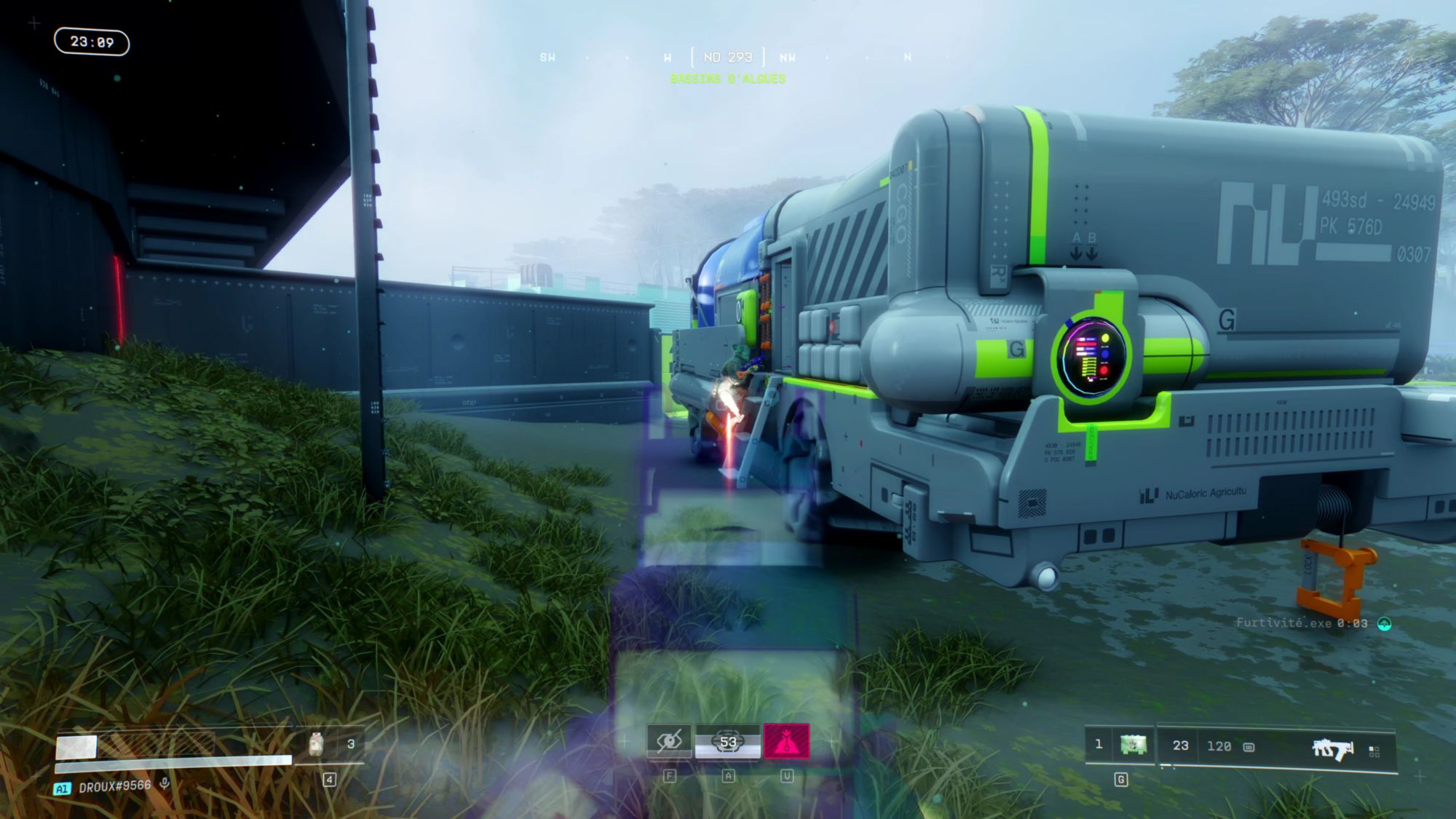Viewport: 1456px width, 819px height.
Task: Trigger the pink highlighted ability icon
Action: click(786, 742)
